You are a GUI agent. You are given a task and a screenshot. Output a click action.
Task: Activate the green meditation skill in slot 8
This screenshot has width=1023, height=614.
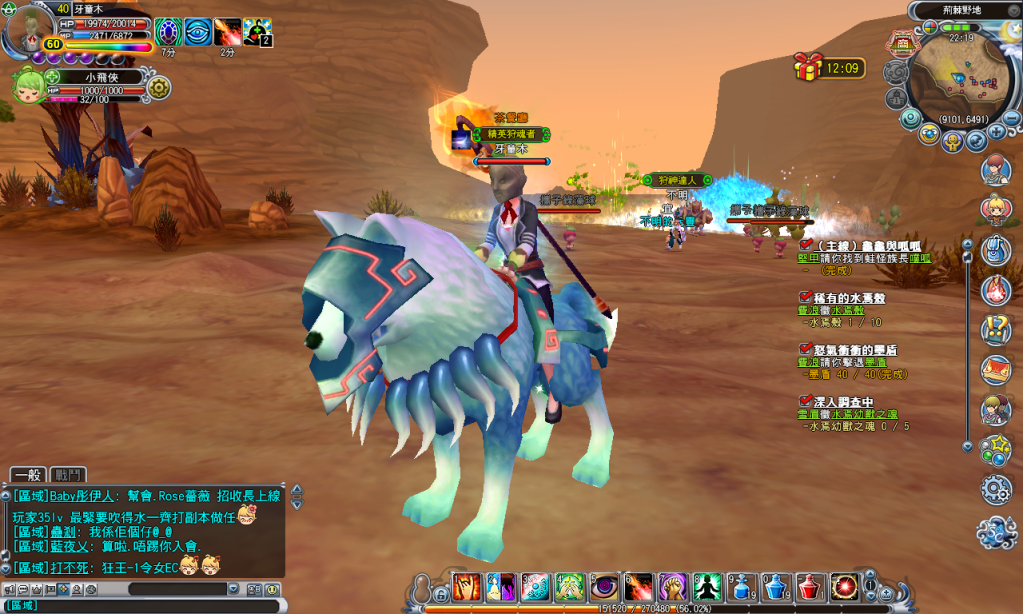tap(708, 586)
